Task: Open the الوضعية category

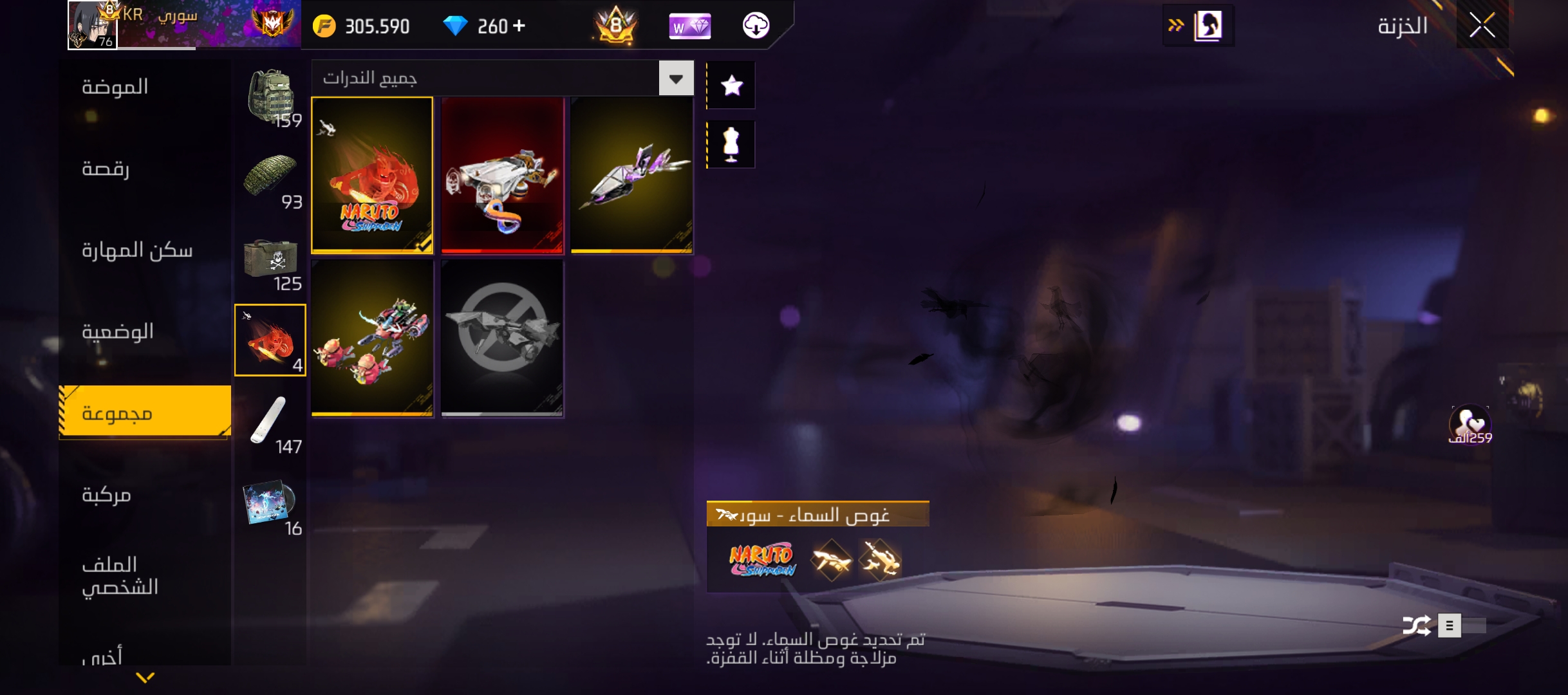Action: pos(118,331)
